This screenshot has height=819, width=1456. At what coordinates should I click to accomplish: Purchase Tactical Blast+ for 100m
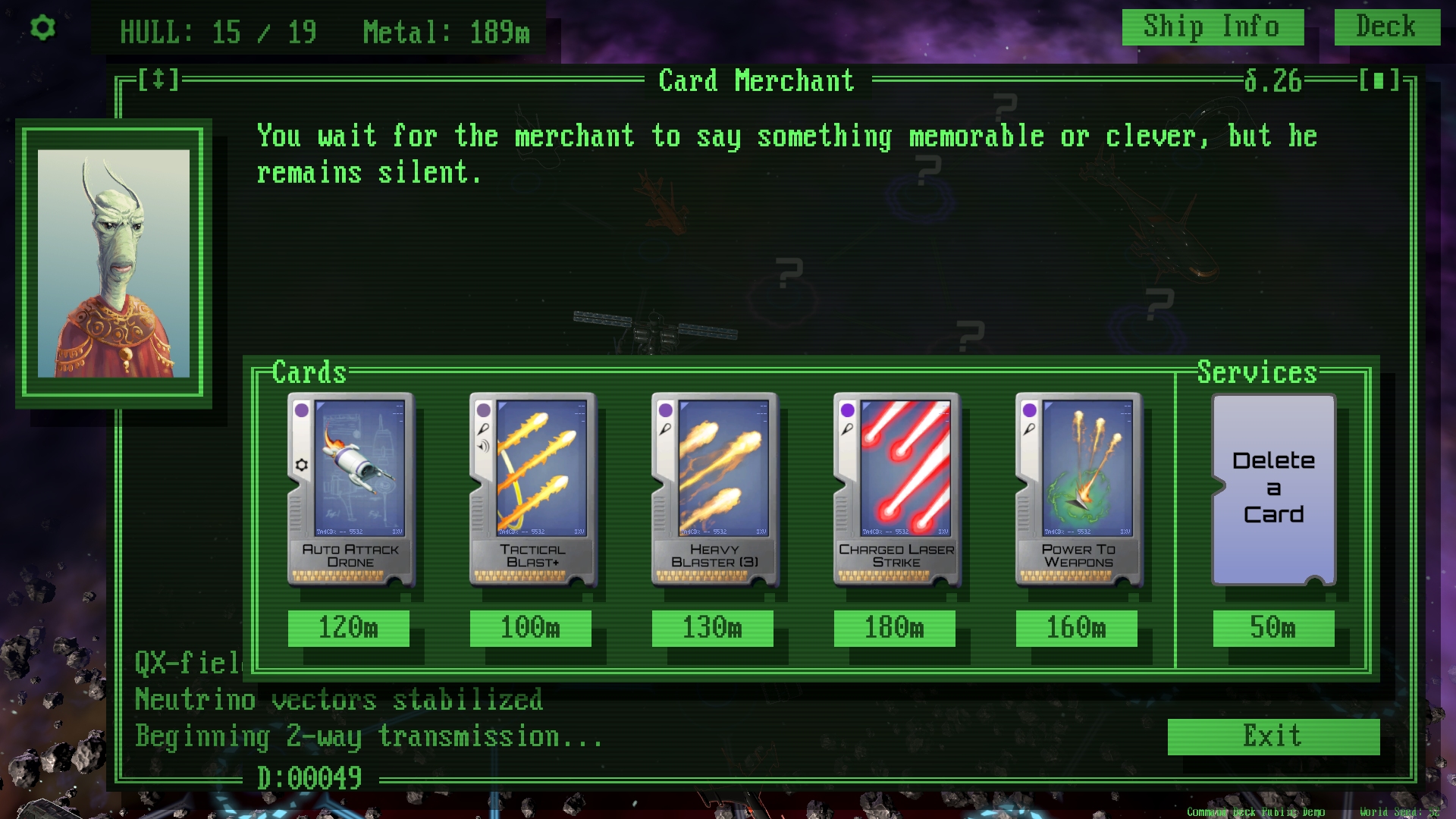531,628
